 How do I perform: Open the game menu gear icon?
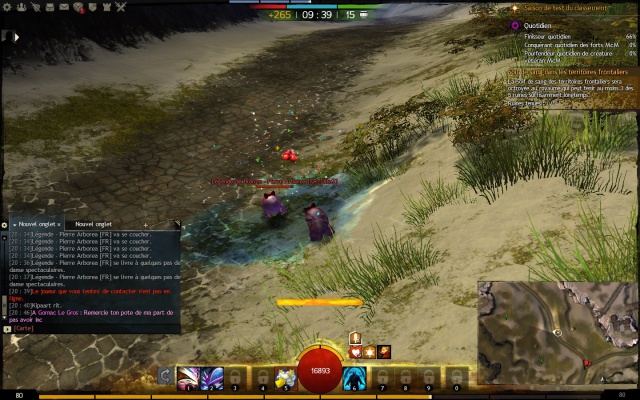pos(7,7)
